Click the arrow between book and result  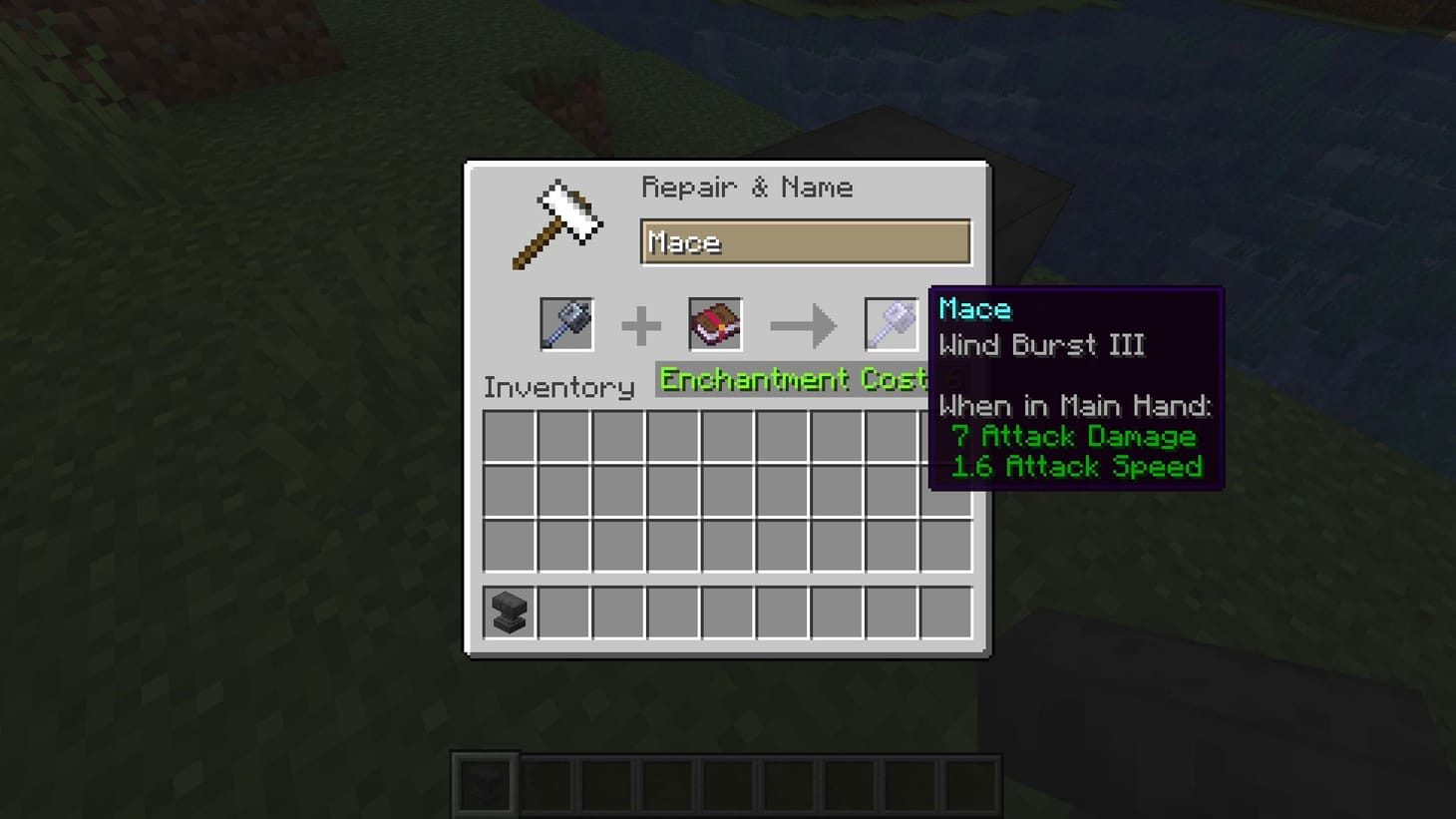[803, 323]
